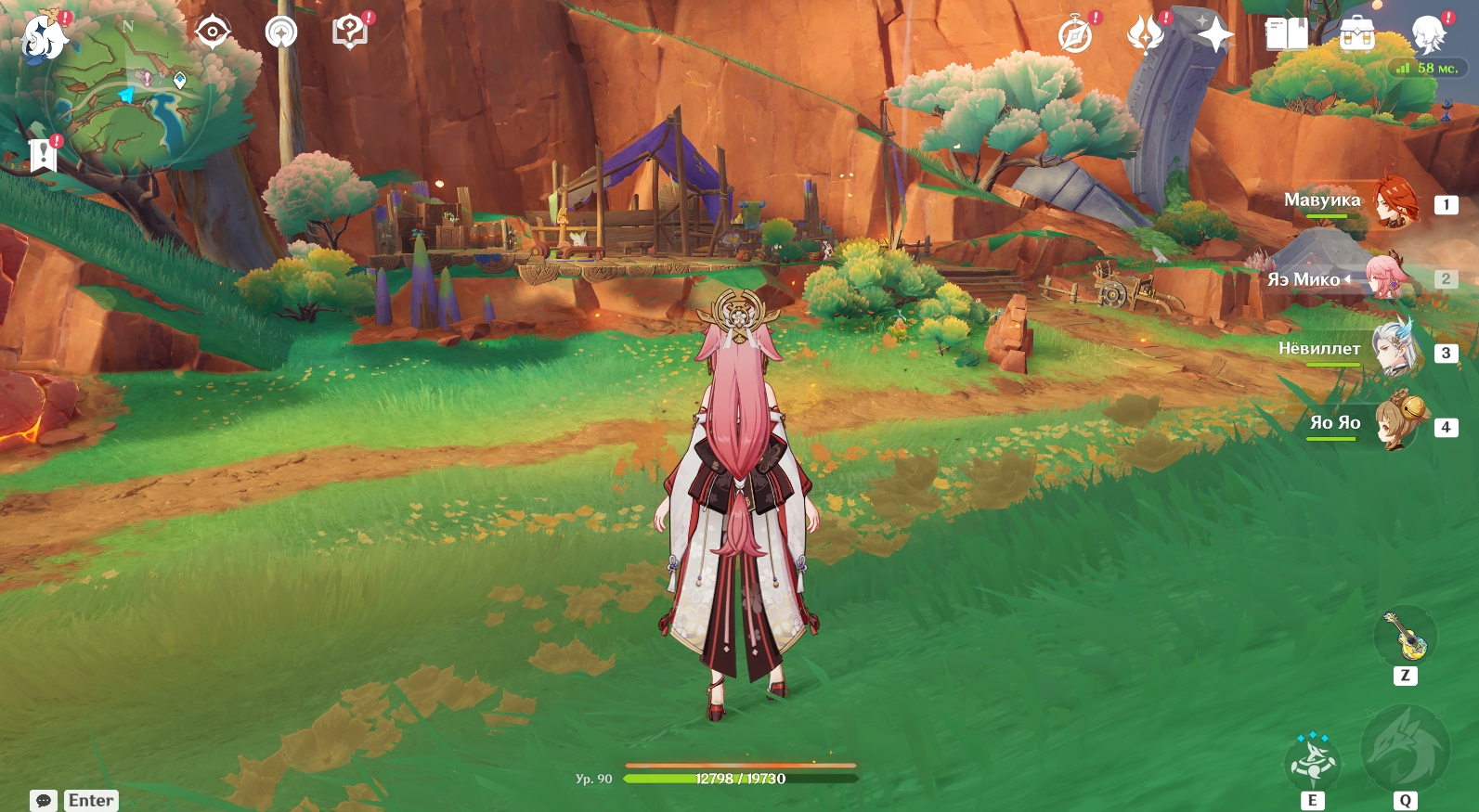
Task: Open the character screen head icon
Action: click(1427, 36)
